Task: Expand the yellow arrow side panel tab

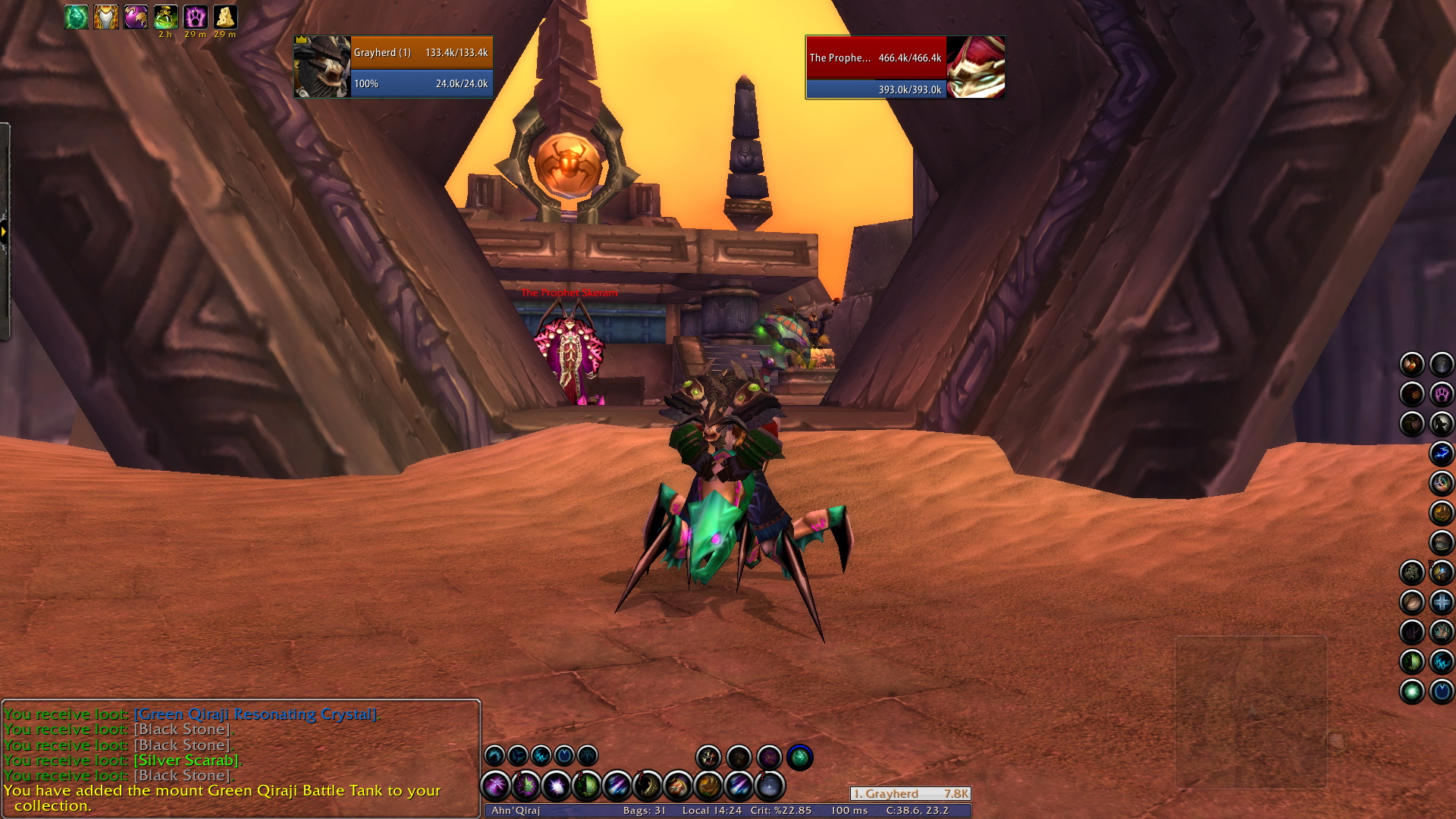Action: pos(4,231)
